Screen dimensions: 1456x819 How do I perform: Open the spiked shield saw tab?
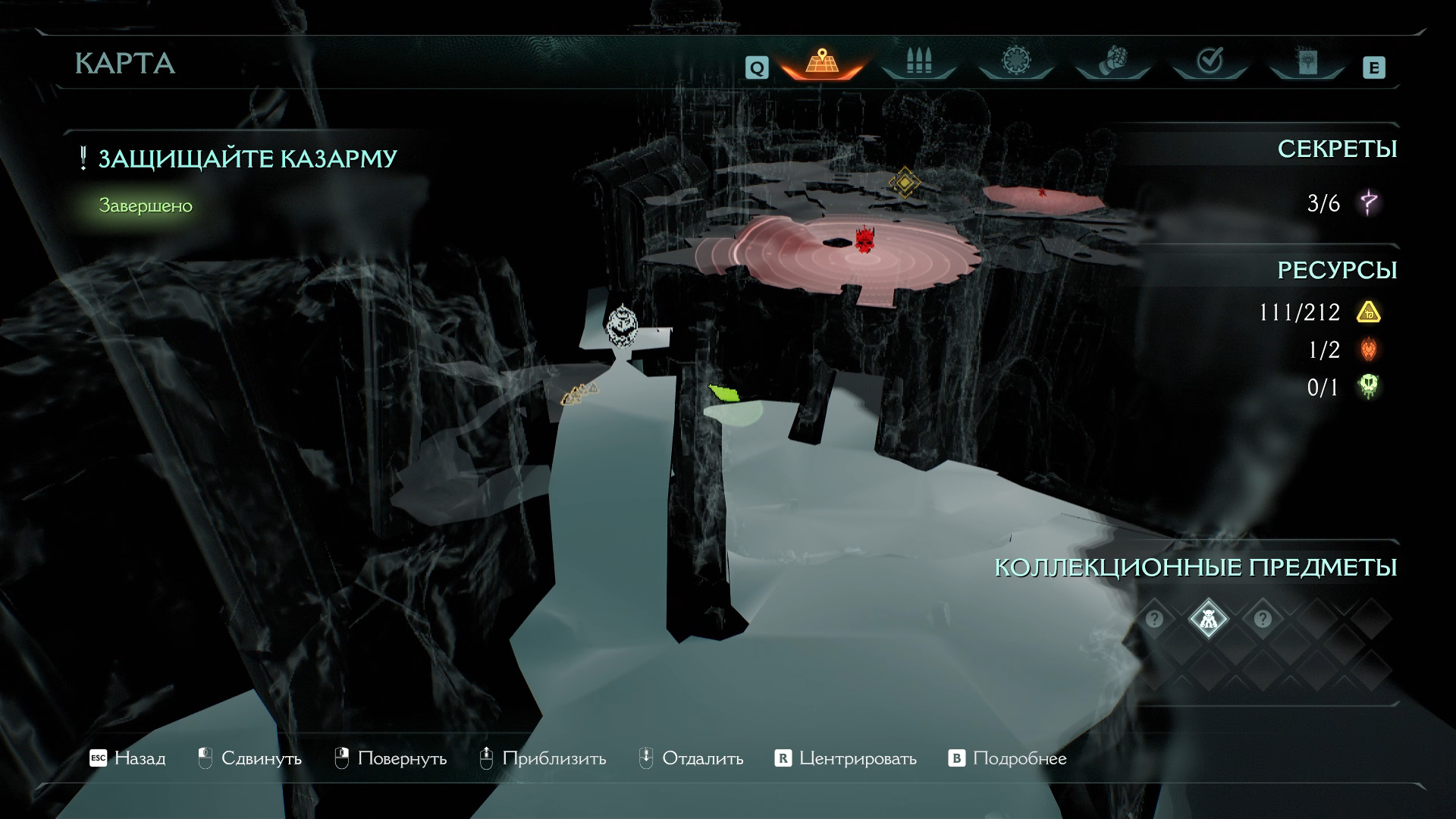coord(1015,61)
